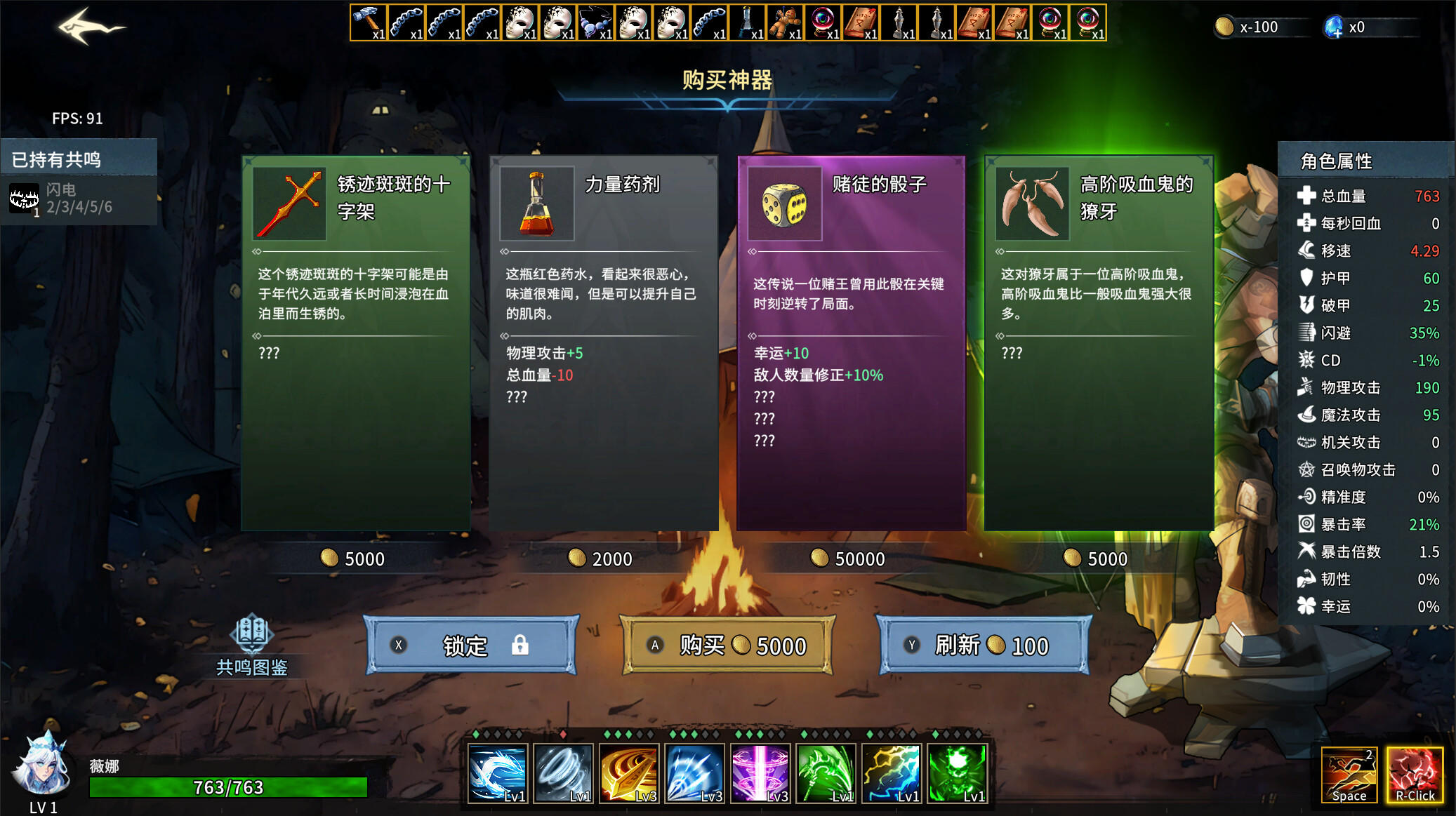This screenshot has width=1456, height=816.
Task: Lock the shop with the 锁定 button
Action: (x=471, y=646)
